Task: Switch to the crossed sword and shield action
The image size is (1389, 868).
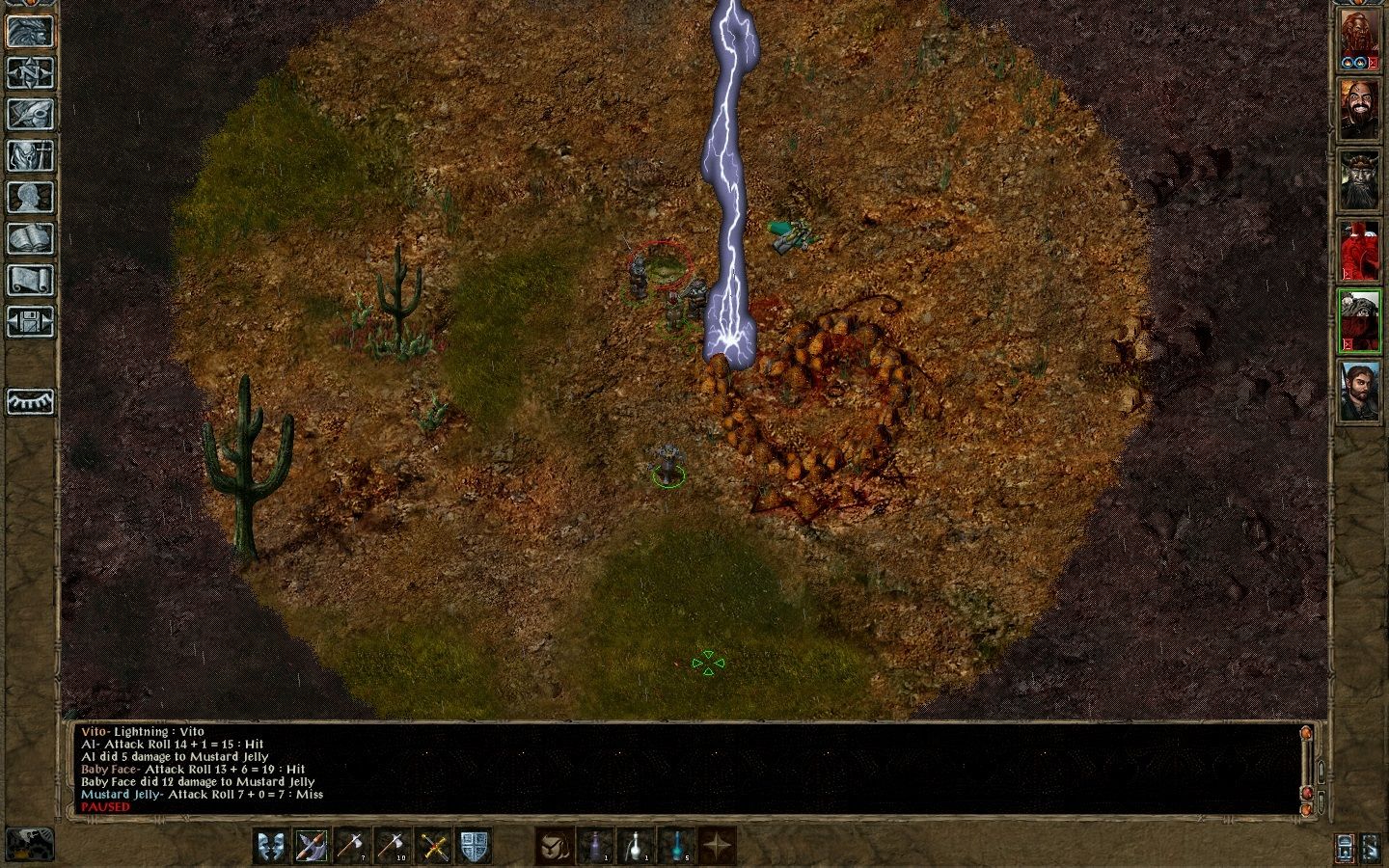Action: (431, 847)
